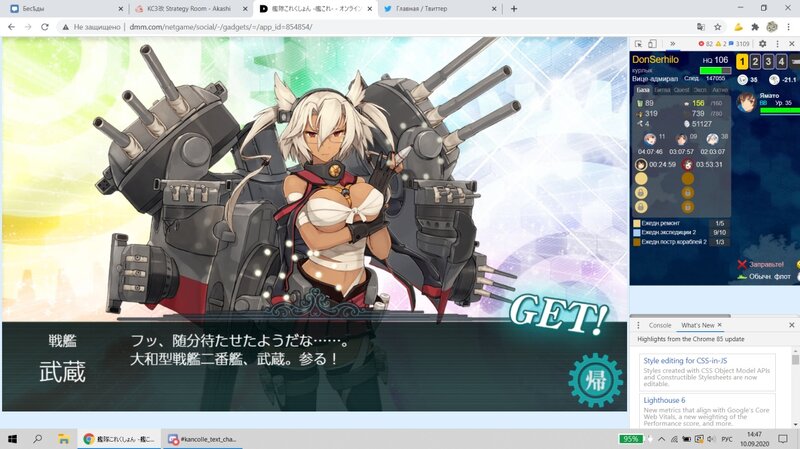Switch to the Эксп. tab
The width and height of the screenshot is (800, 449).
[701, 89]
